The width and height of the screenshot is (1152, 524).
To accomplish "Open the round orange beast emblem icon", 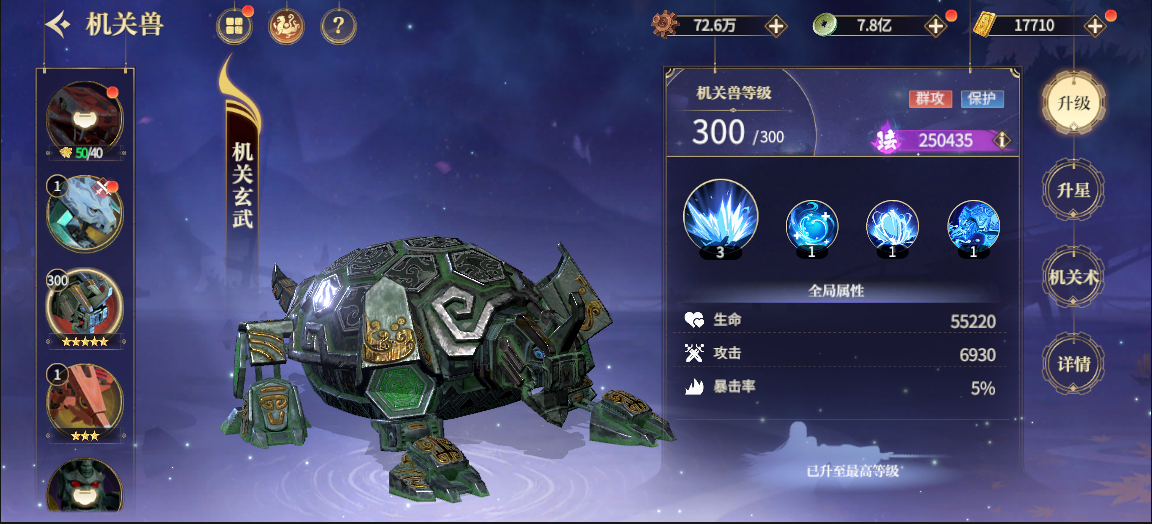I will point(286,26).
